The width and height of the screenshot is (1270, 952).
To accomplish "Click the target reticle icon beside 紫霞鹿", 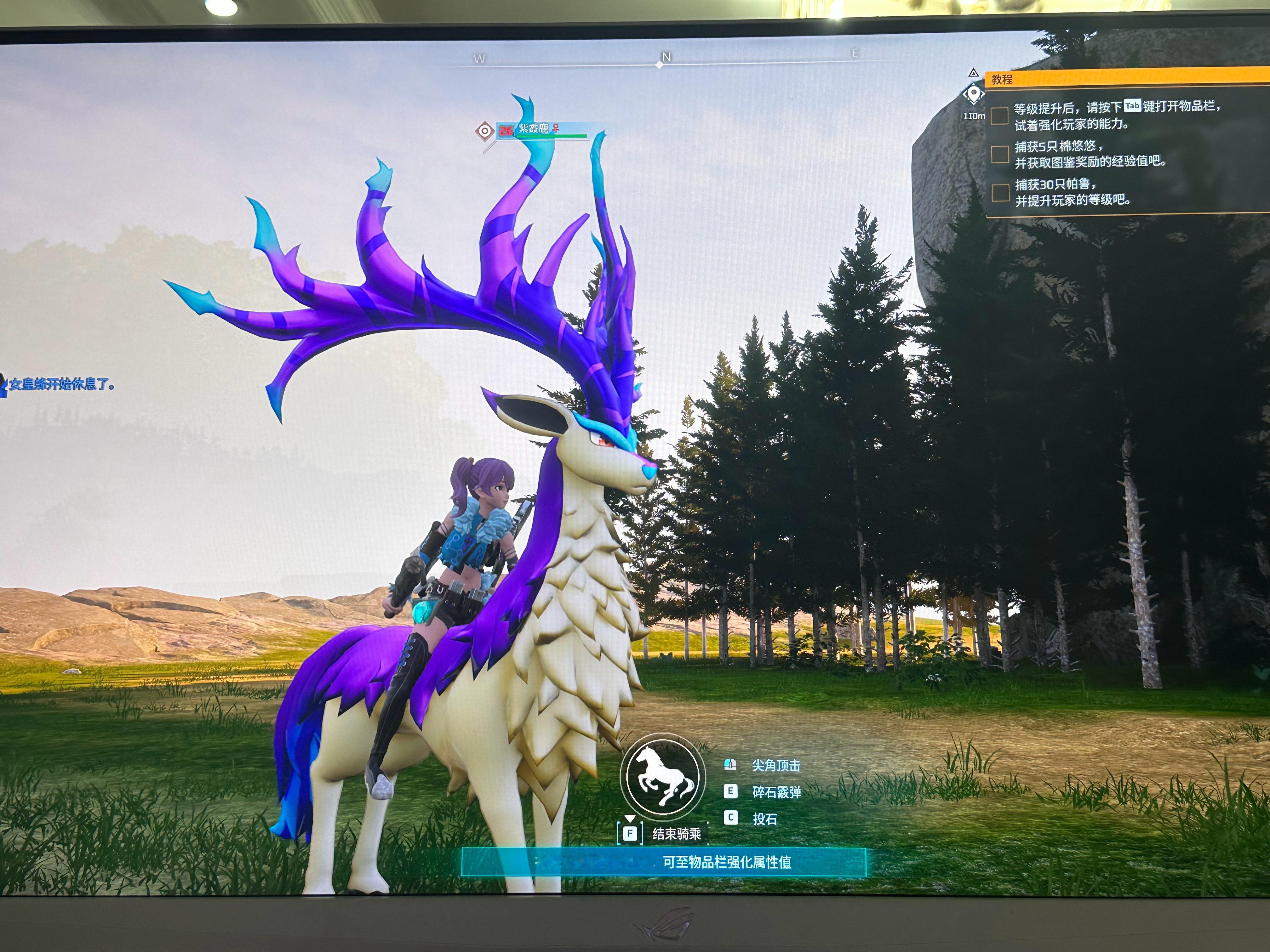I will coord(484,131).
